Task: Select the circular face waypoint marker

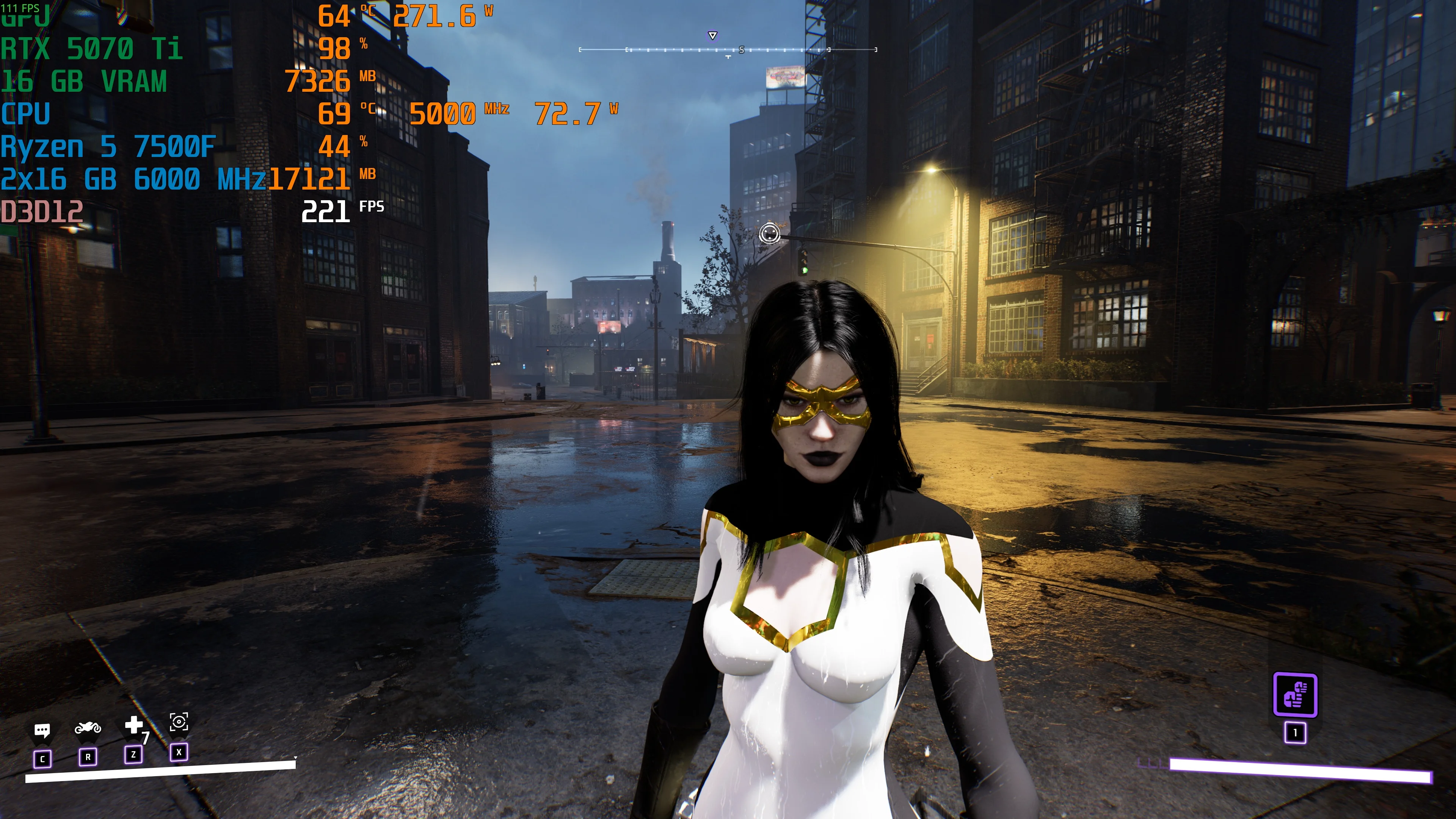Action: pyautogui.click(x=769, y=233)
